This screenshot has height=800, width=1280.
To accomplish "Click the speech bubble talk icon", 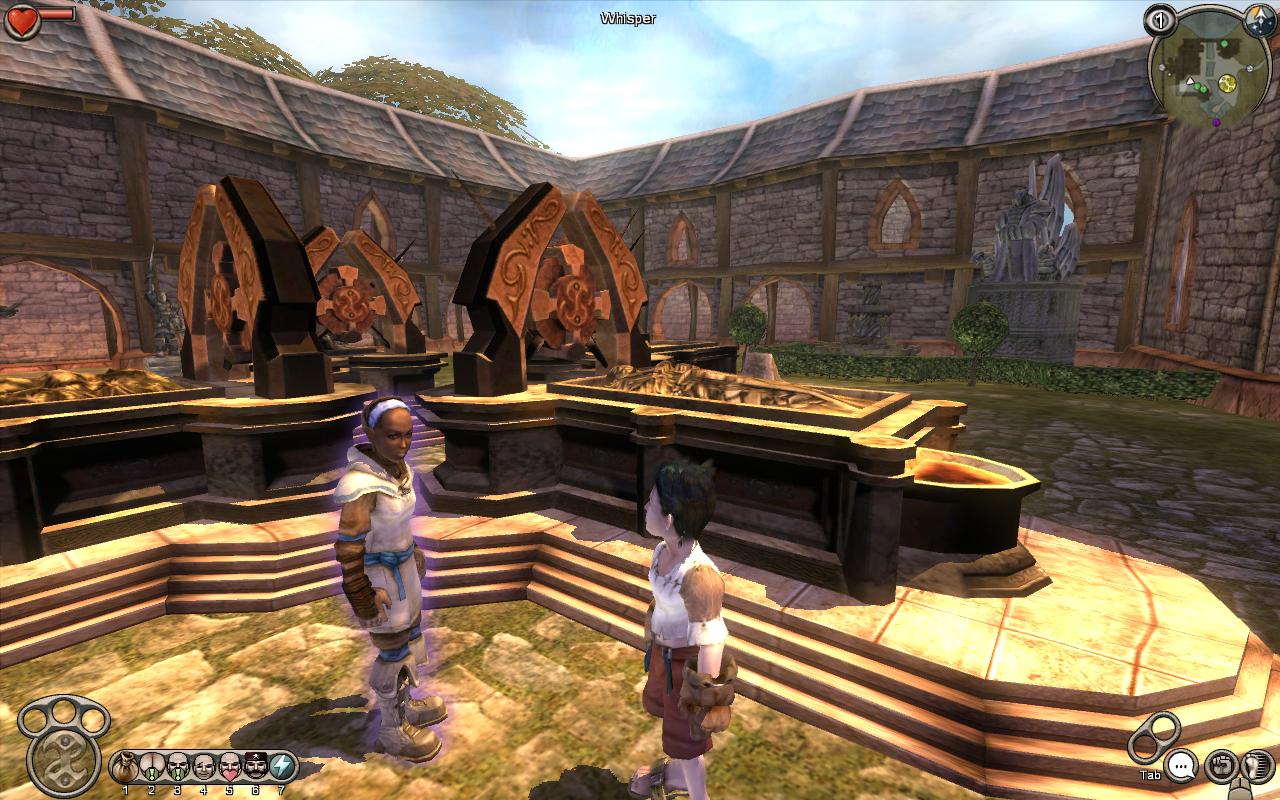I will click(x=1182, y=767).
